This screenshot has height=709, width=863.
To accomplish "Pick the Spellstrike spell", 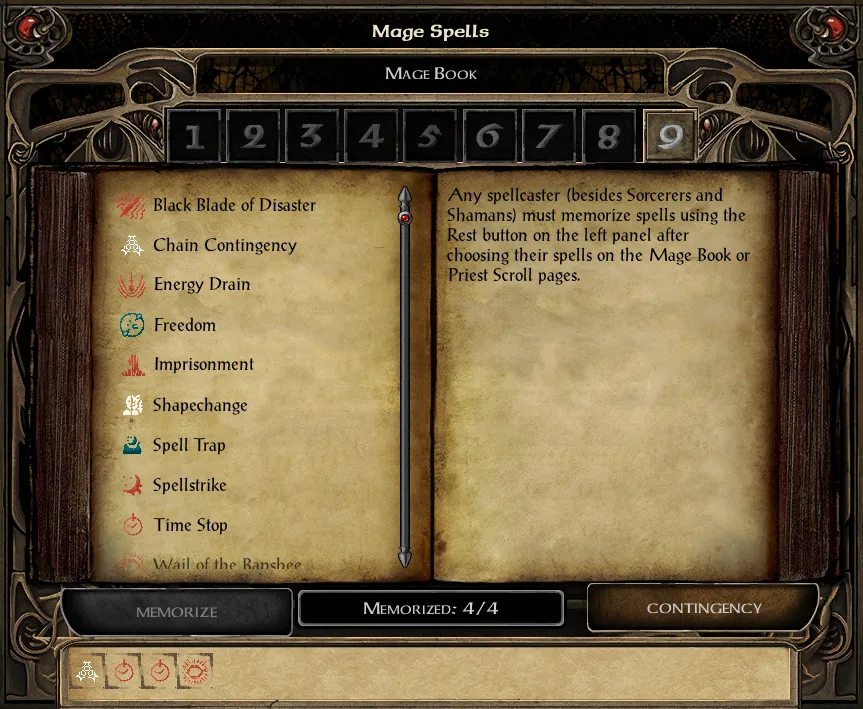I will click(190, 486).
